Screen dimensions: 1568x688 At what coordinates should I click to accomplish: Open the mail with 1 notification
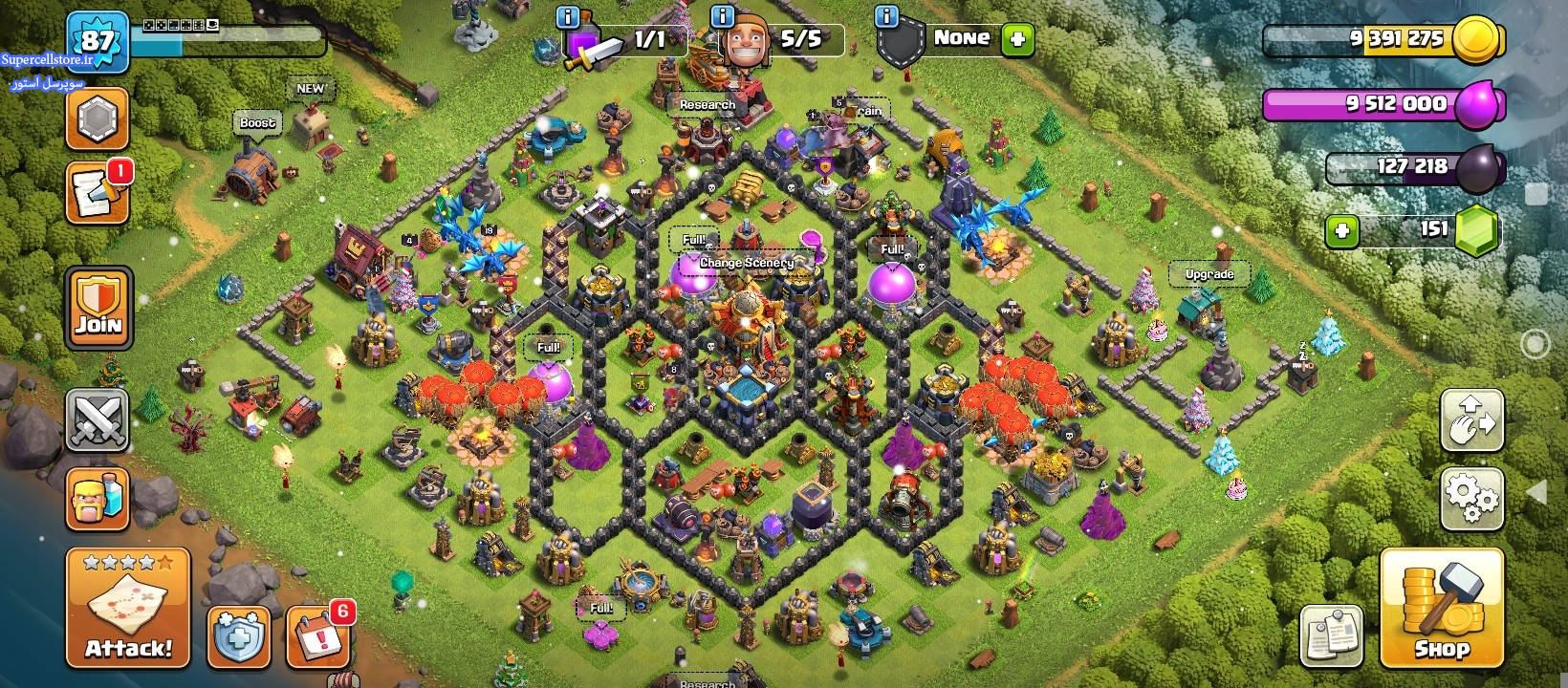[98, 194]
